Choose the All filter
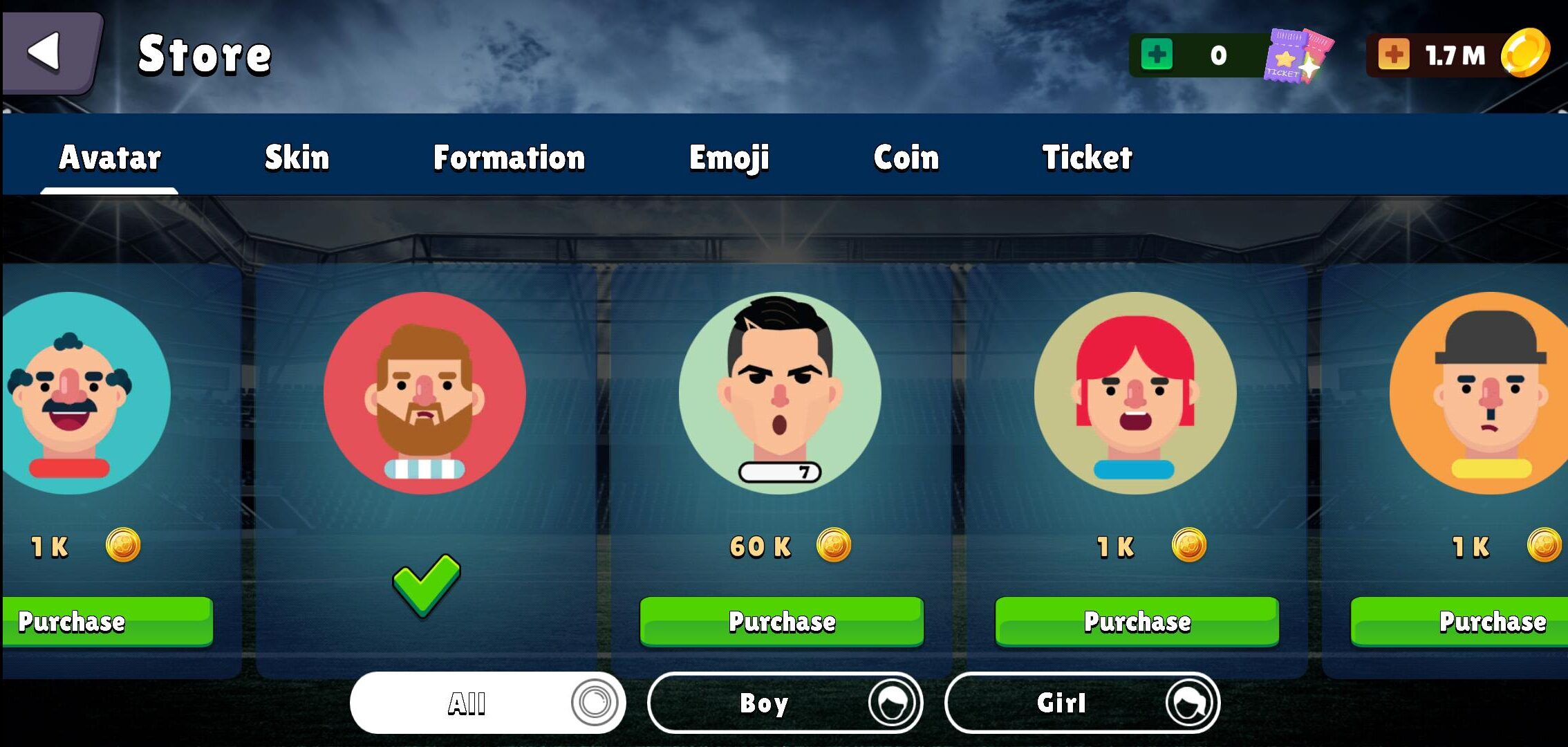Screen dimensions: 1568x747 pos(487,703)
